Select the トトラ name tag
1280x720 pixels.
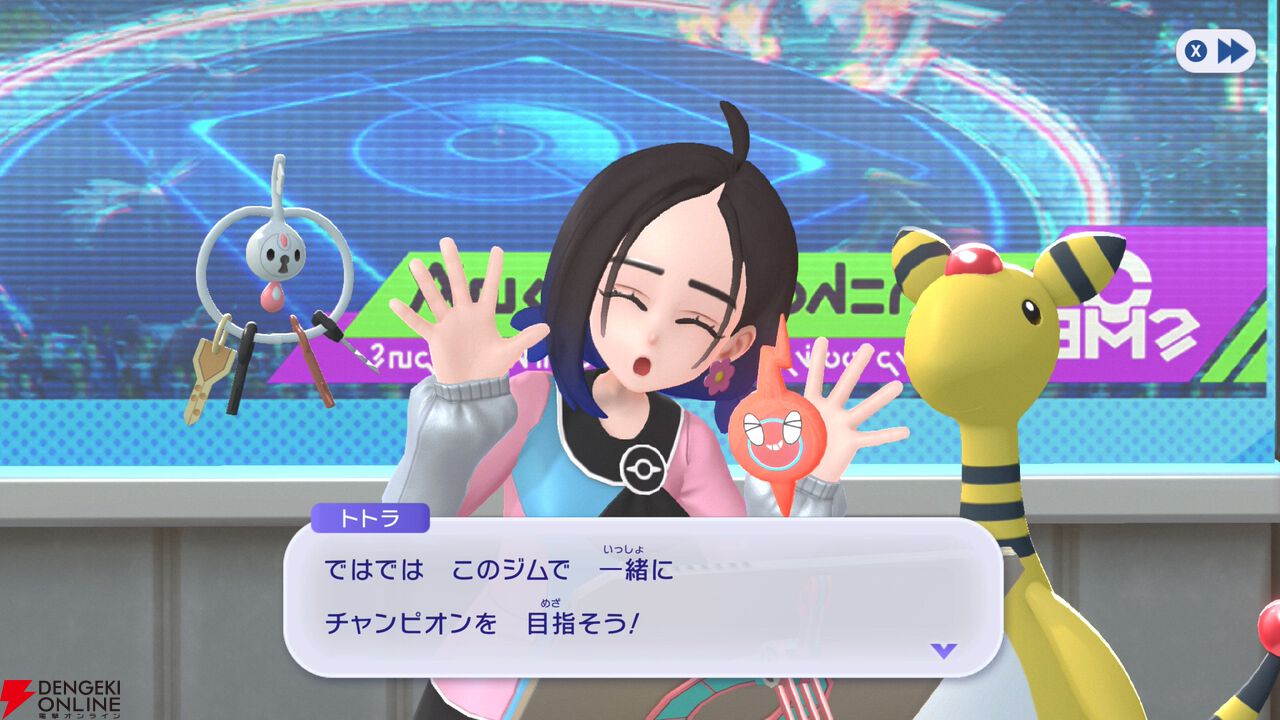click(372, 517)
